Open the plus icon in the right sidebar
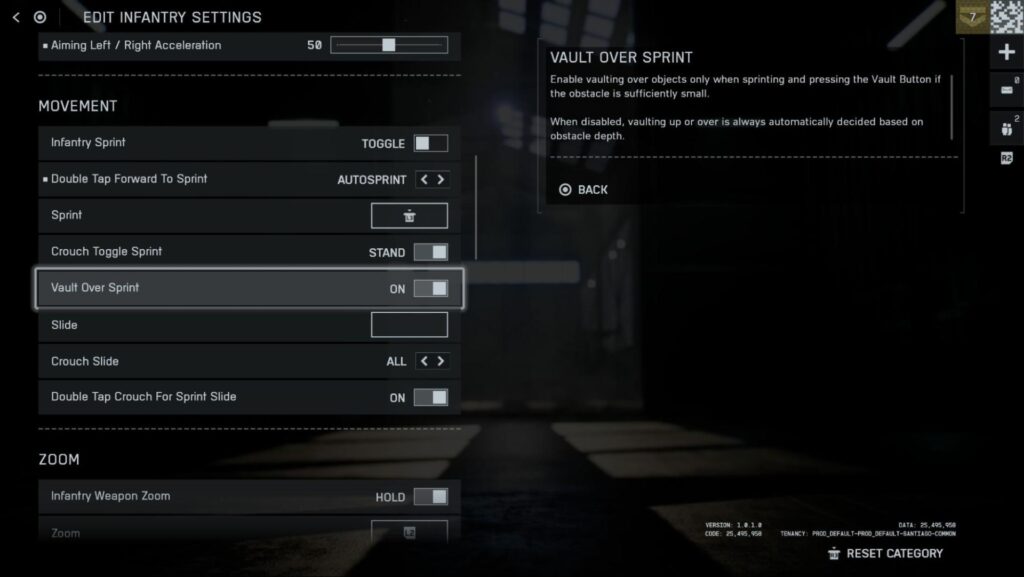 (x=1006, y=52)
